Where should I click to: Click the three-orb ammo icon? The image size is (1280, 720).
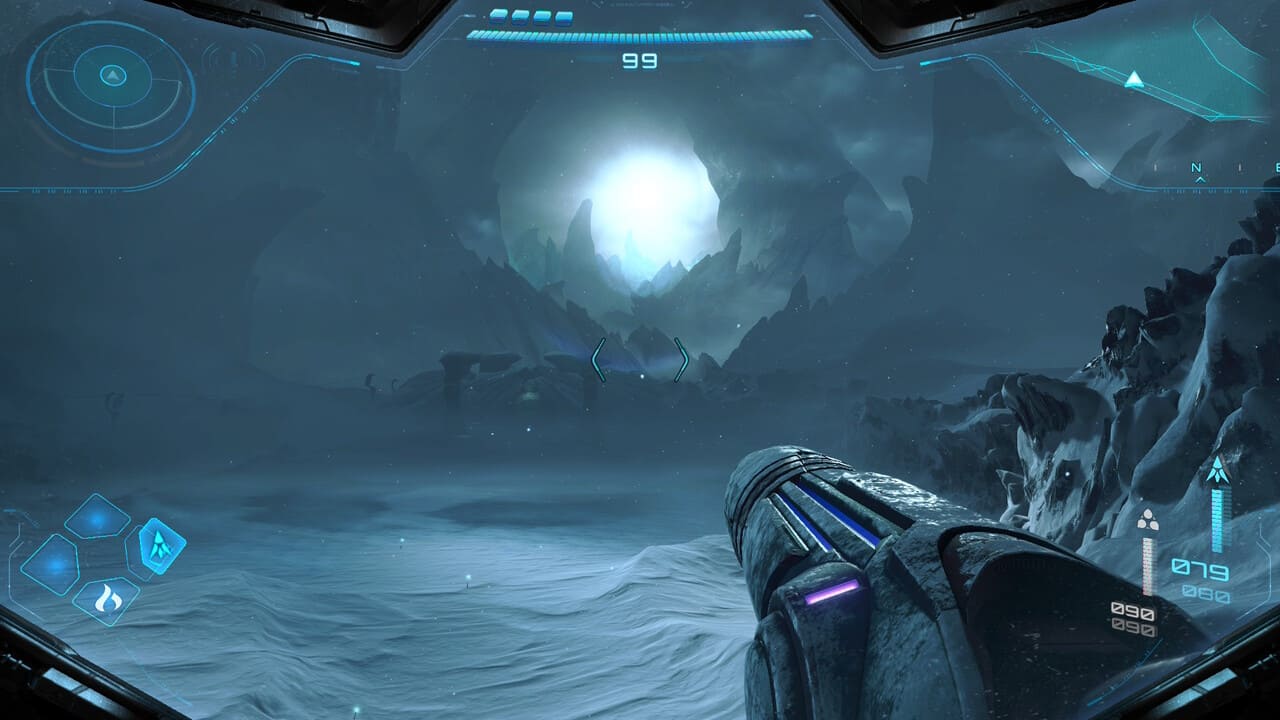pyautogui.click(x=1148, y=521)
